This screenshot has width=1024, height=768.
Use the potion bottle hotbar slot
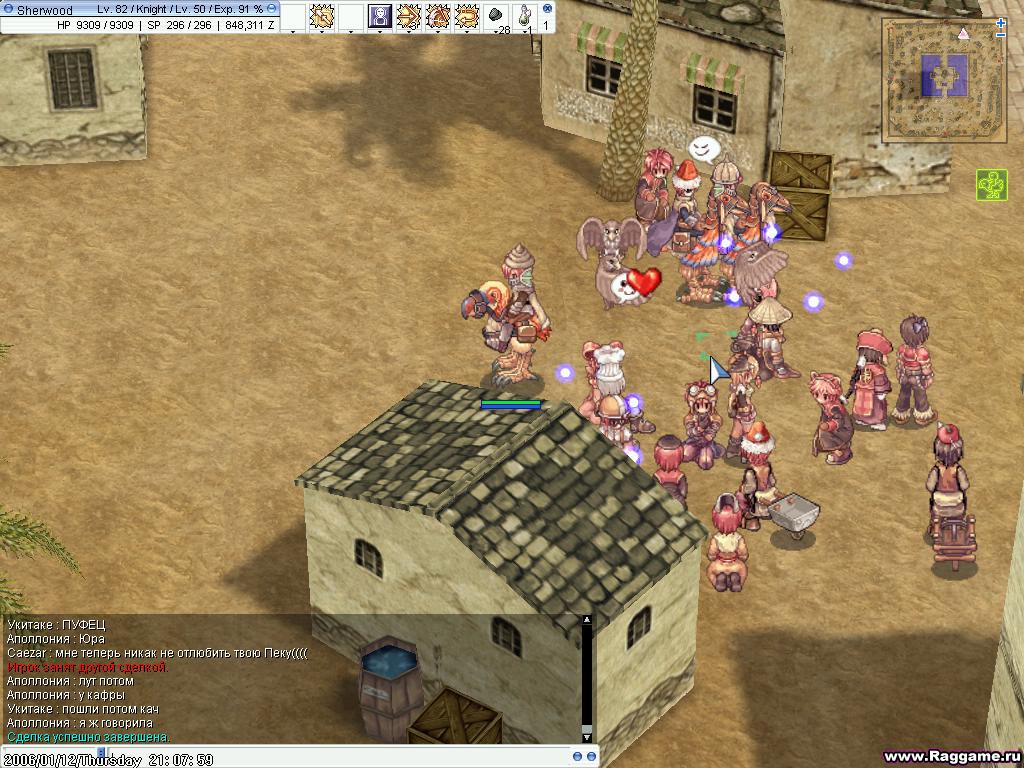click(524, 16)
